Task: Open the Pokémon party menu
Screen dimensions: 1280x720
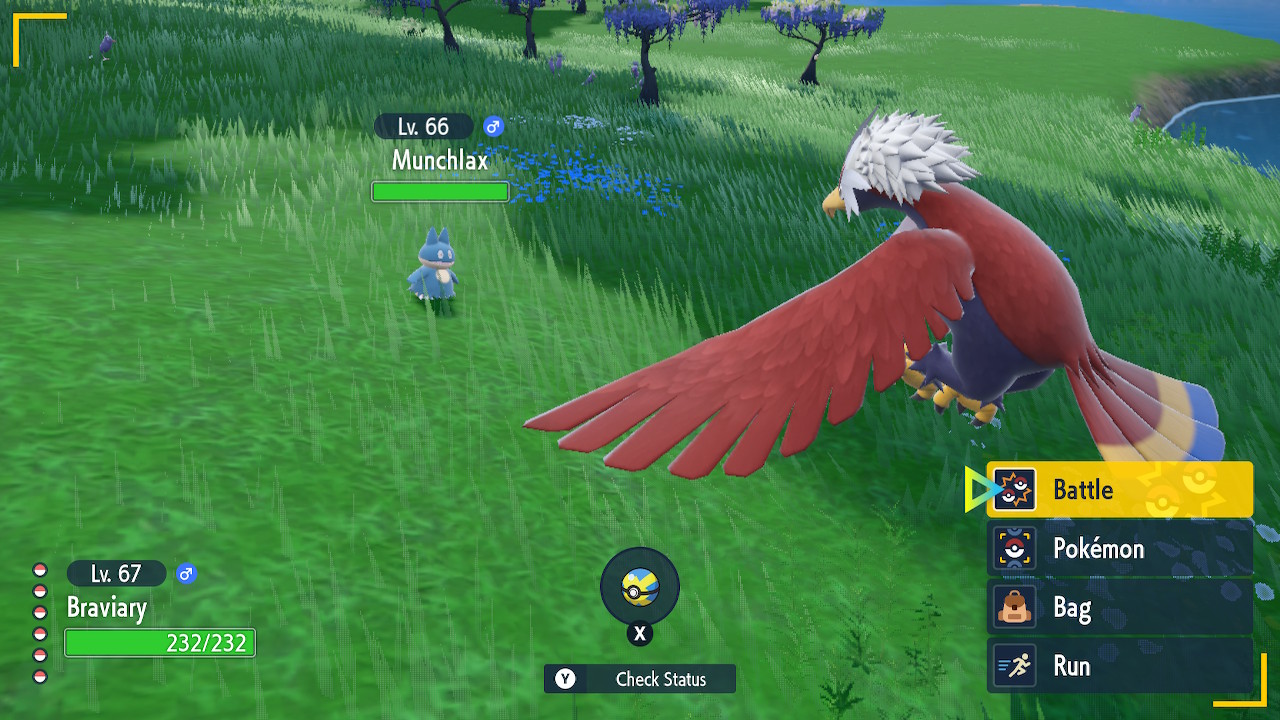Action: [x=1119, y=548]
